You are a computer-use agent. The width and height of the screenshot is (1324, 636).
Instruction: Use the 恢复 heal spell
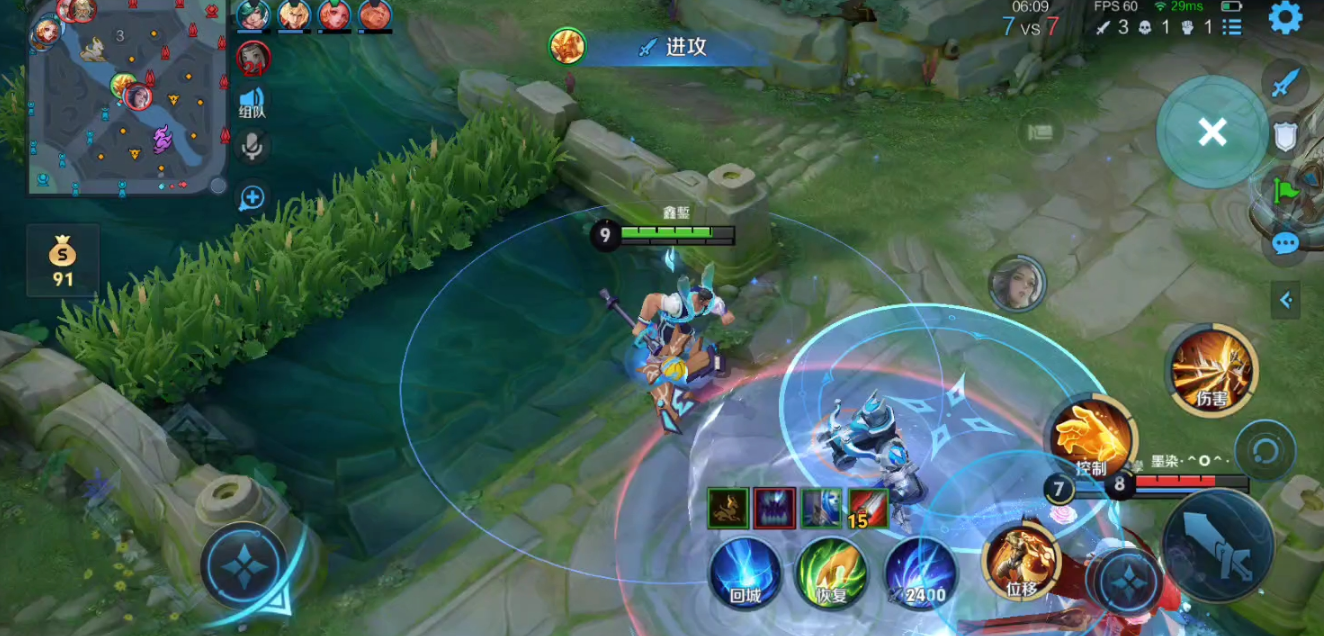coord(831,573)
